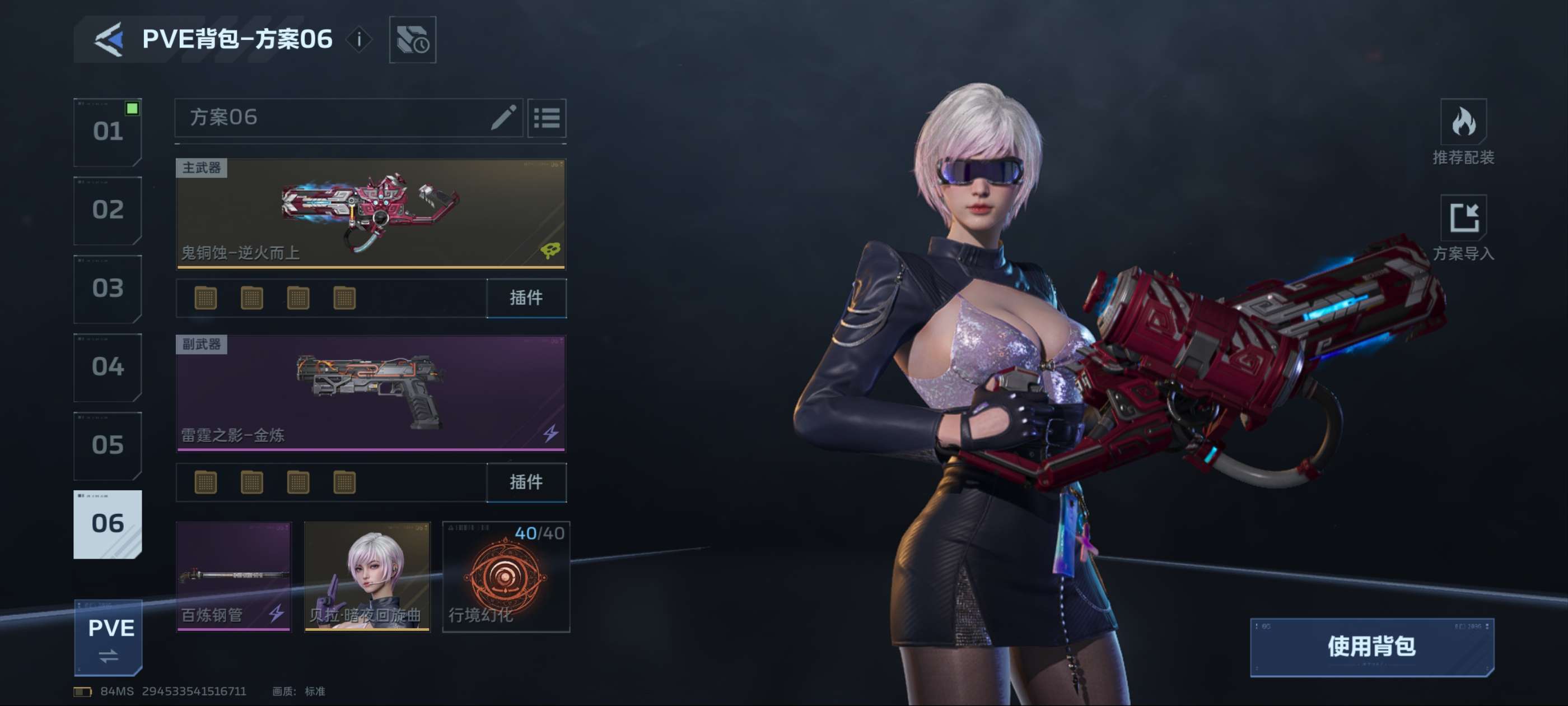Switch to loadout tab 04
1568x706 pixels.
tap(108, 366)
